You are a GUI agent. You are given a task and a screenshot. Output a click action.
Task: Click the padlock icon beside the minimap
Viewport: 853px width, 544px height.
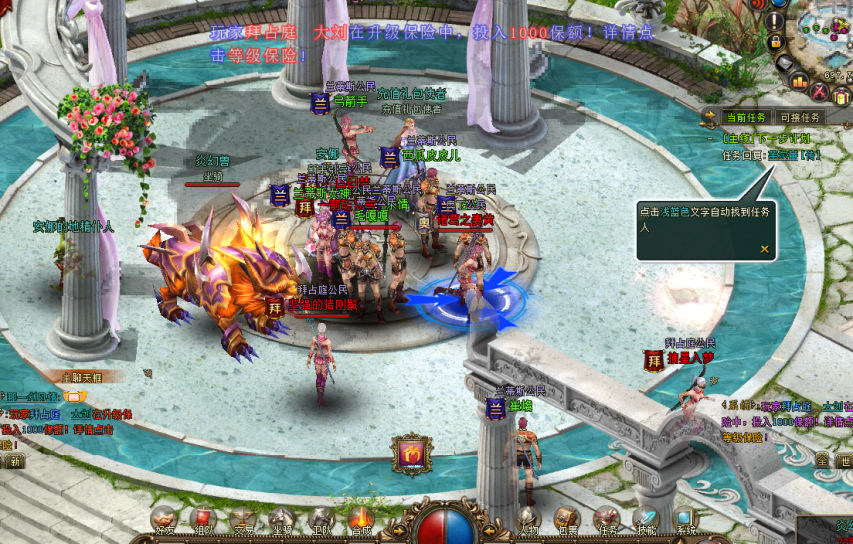(x=775, y=43)
